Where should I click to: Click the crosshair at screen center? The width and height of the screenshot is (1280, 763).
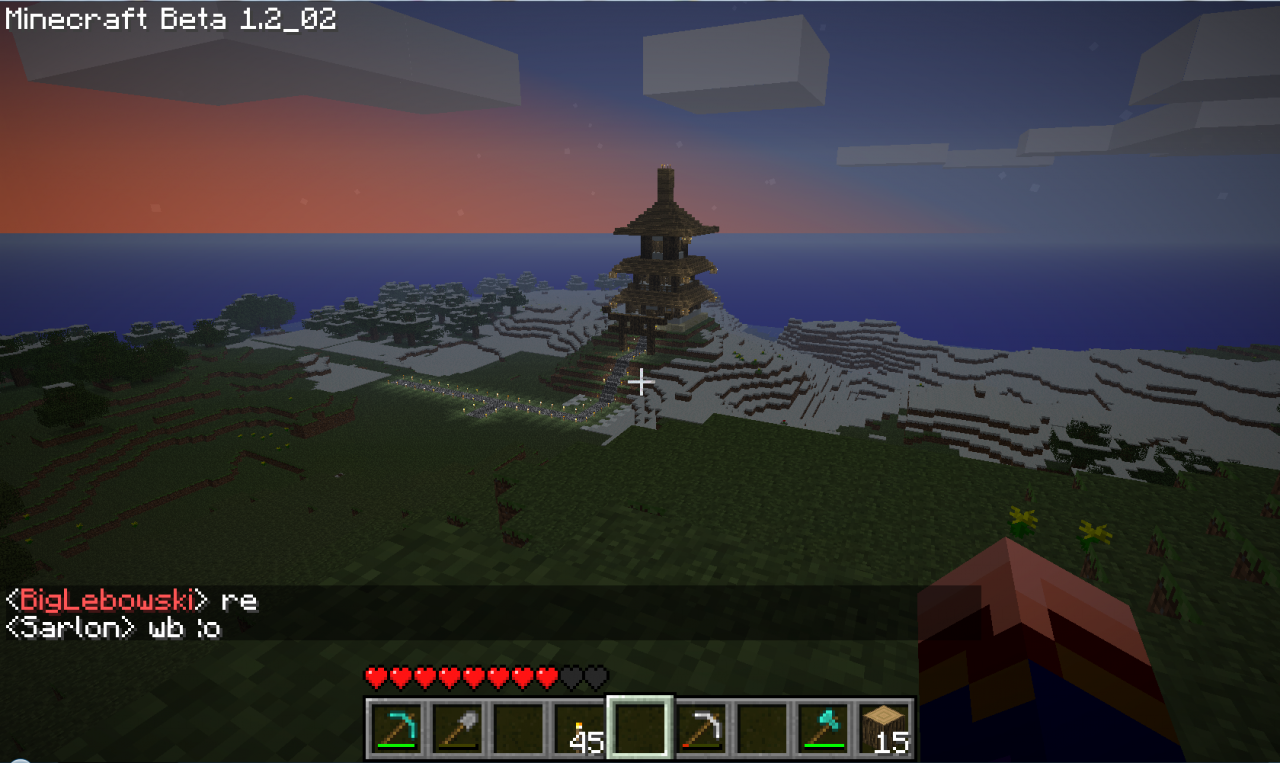(x=640, y=381)
